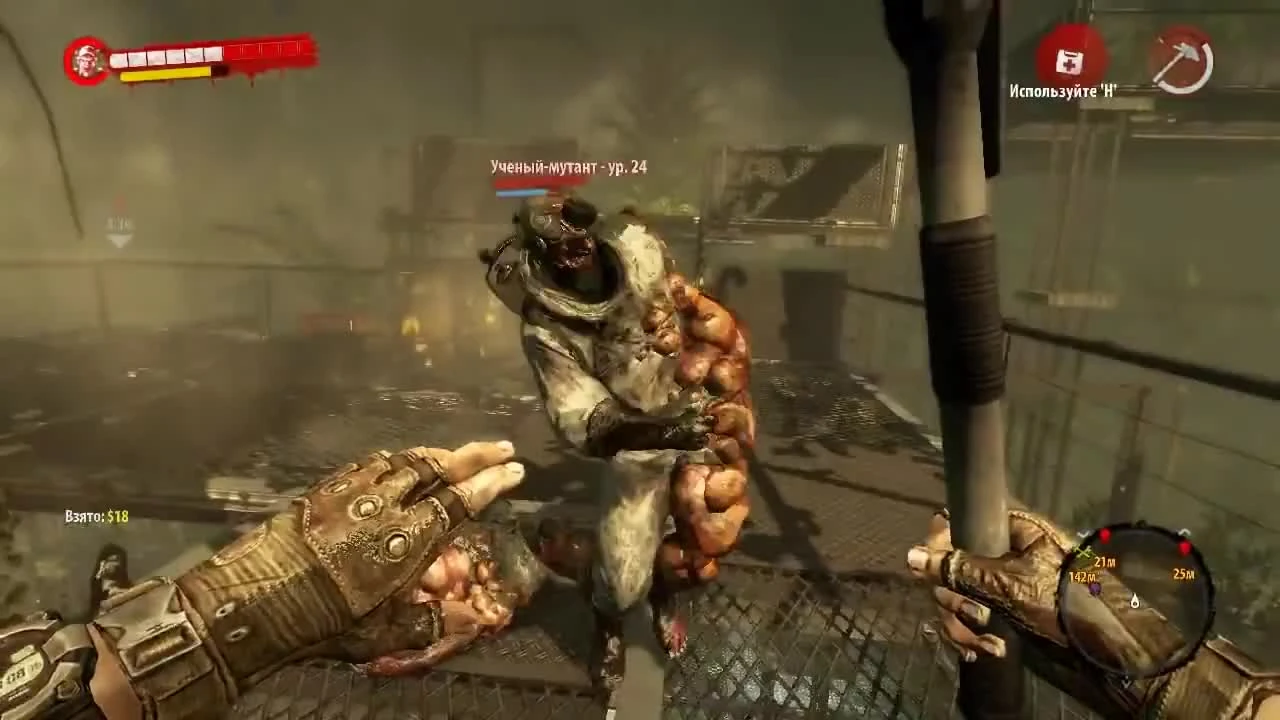Select the Ученый-мутант - ур. 24 enemy label
The height and width of the screenshot is (720, 1280).
pyautogui.click(x=568, y=167)
